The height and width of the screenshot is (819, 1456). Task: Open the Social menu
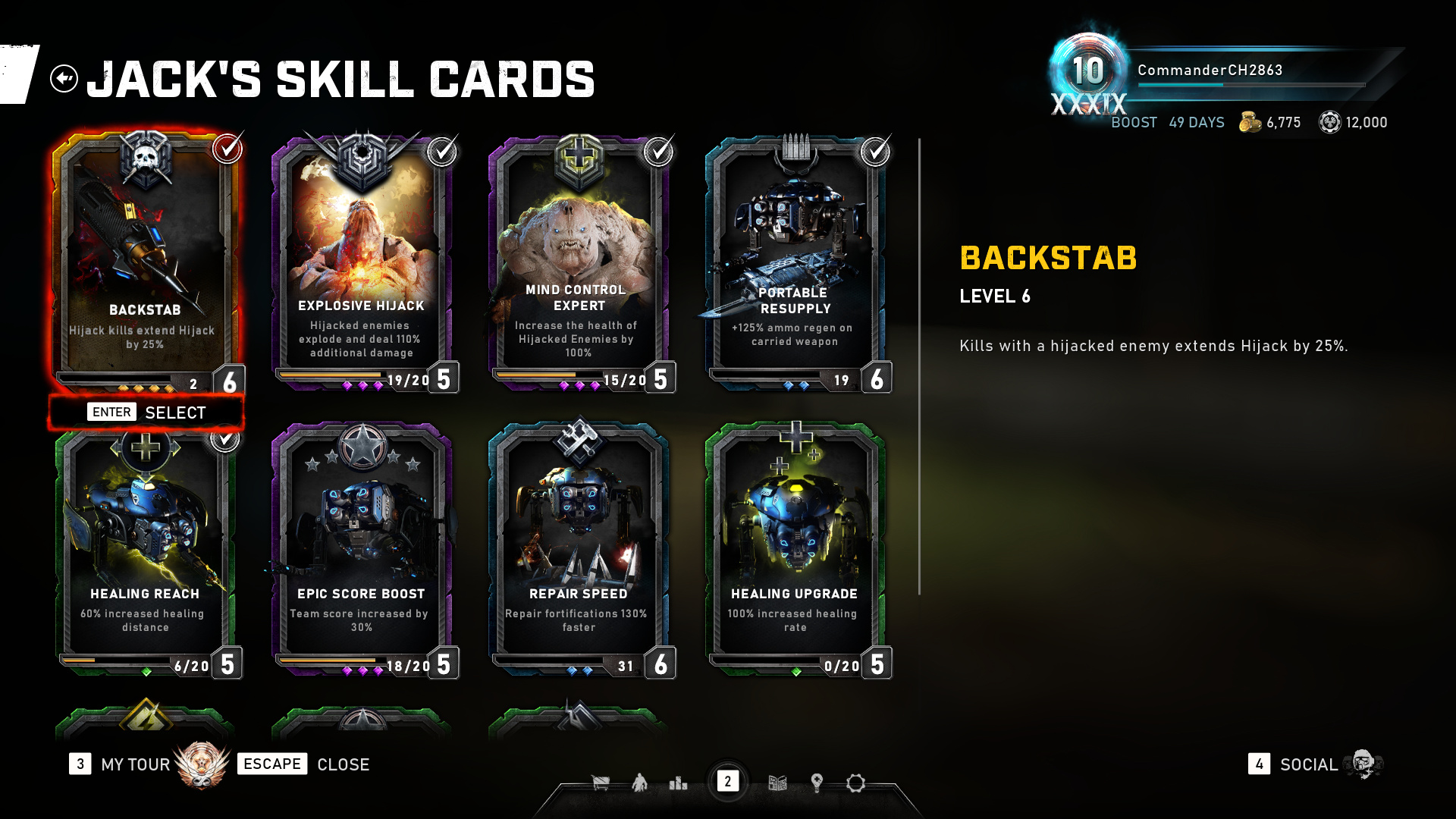1308,764
